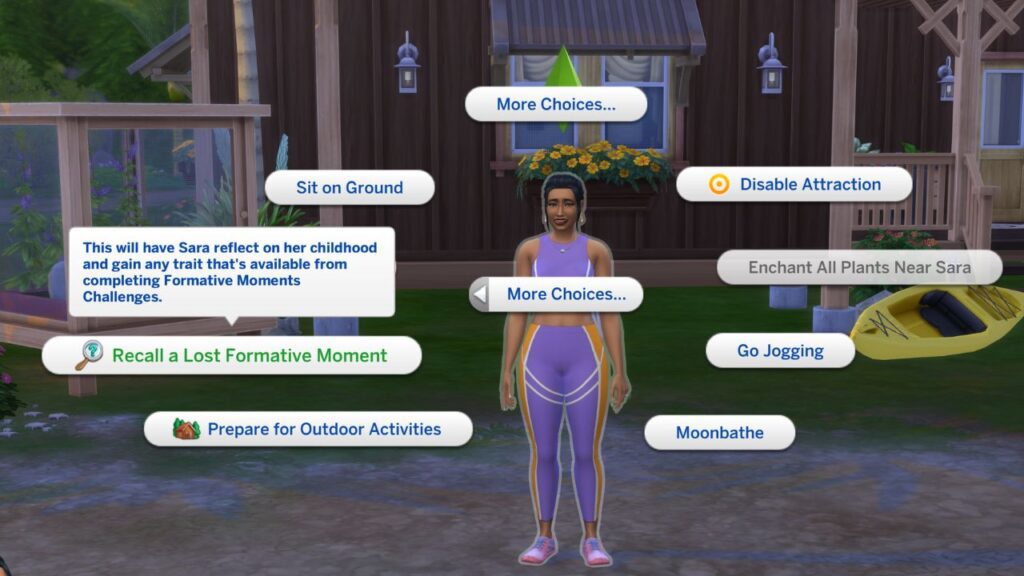Screen dimensions: 1024x576
Task: Open More Choices option without an arrow
Action: [556, 104]
